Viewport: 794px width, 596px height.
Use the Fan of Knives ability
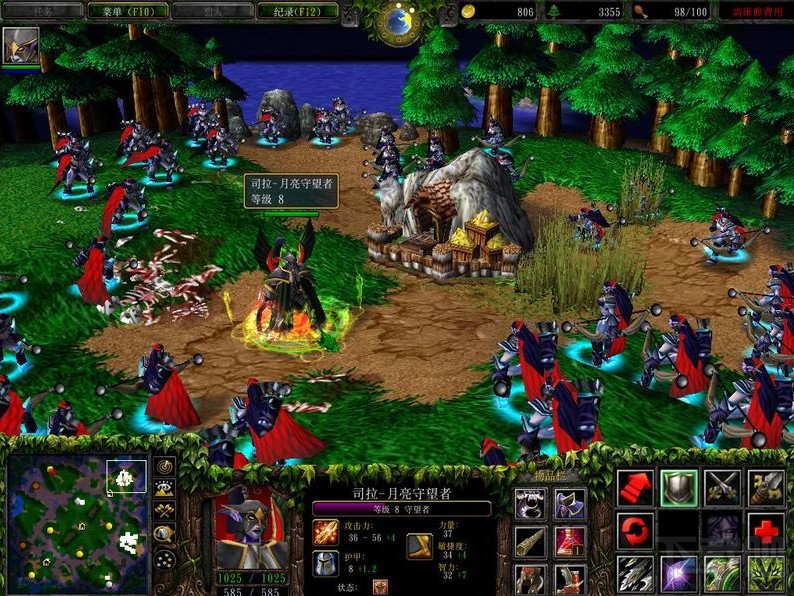(x=635, y=574)
